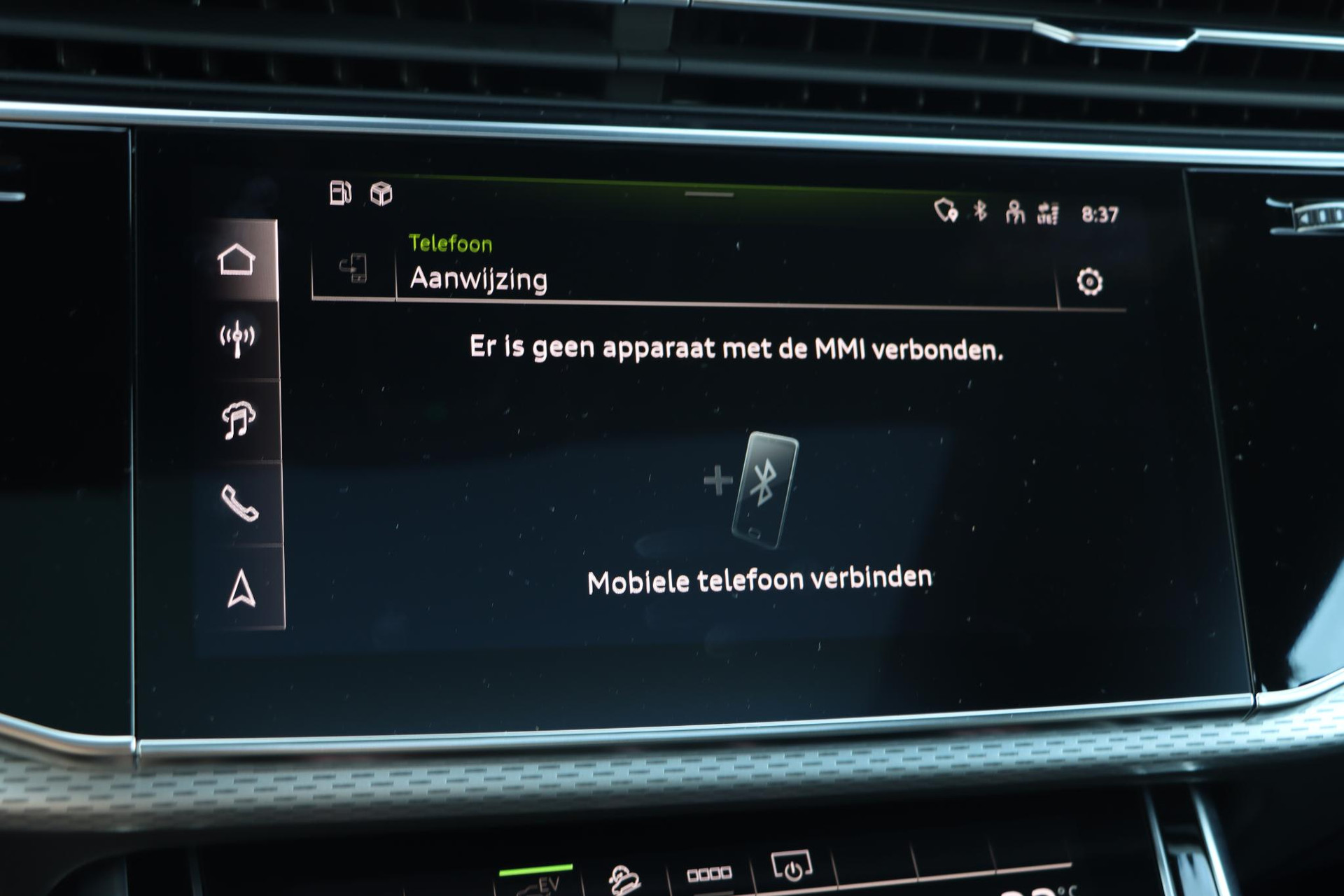Tap the fuel pump status icon

[x=340, y=192]
